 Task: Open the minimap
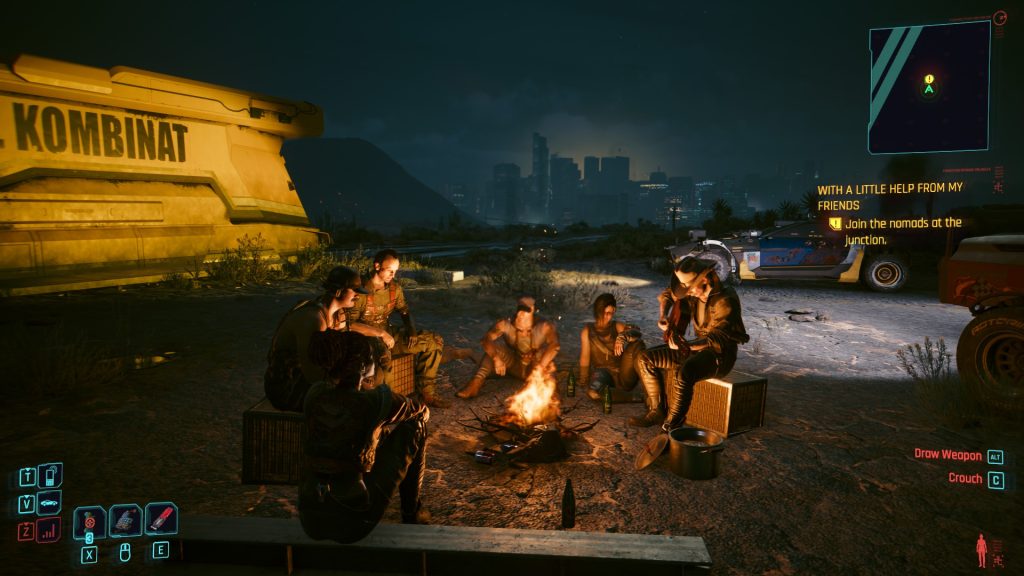point(929,87)
